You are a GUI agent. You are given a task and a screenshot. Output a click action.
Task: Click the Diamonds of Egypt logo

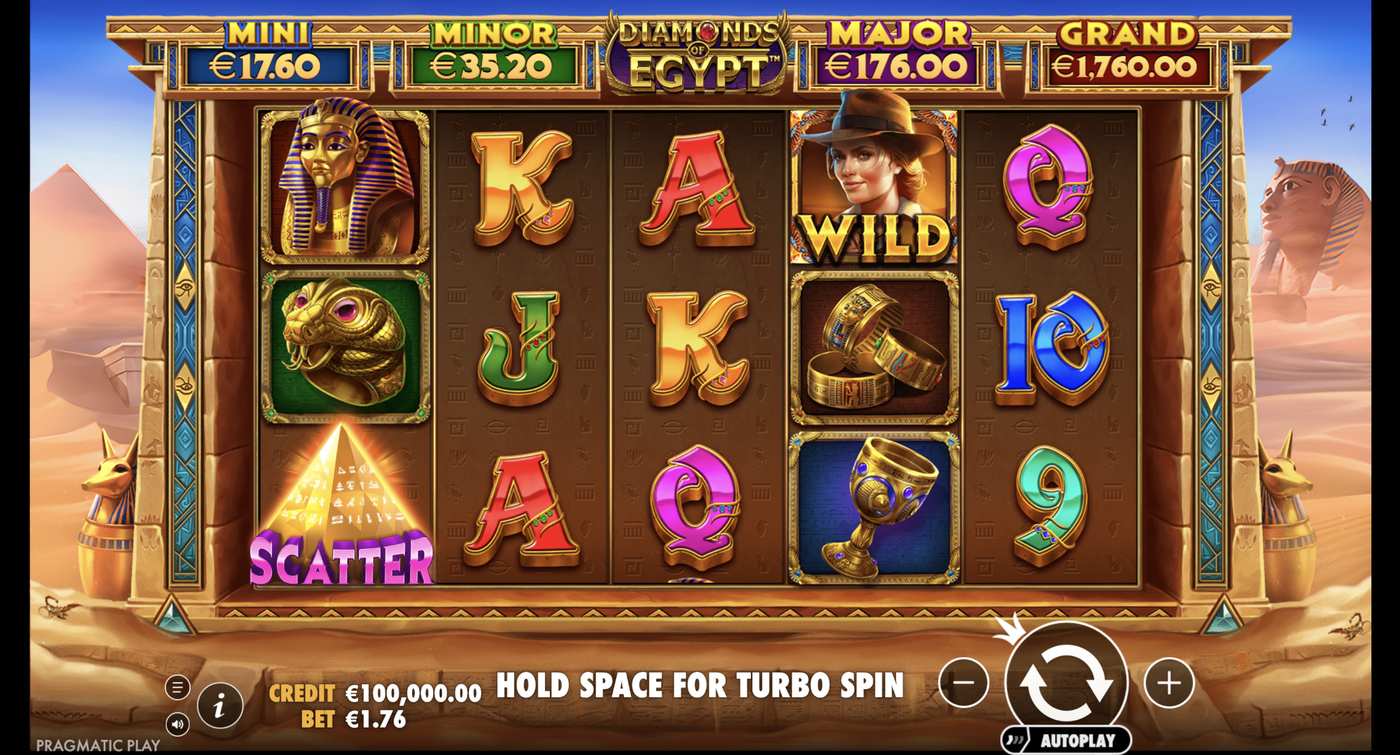[693, 48]
